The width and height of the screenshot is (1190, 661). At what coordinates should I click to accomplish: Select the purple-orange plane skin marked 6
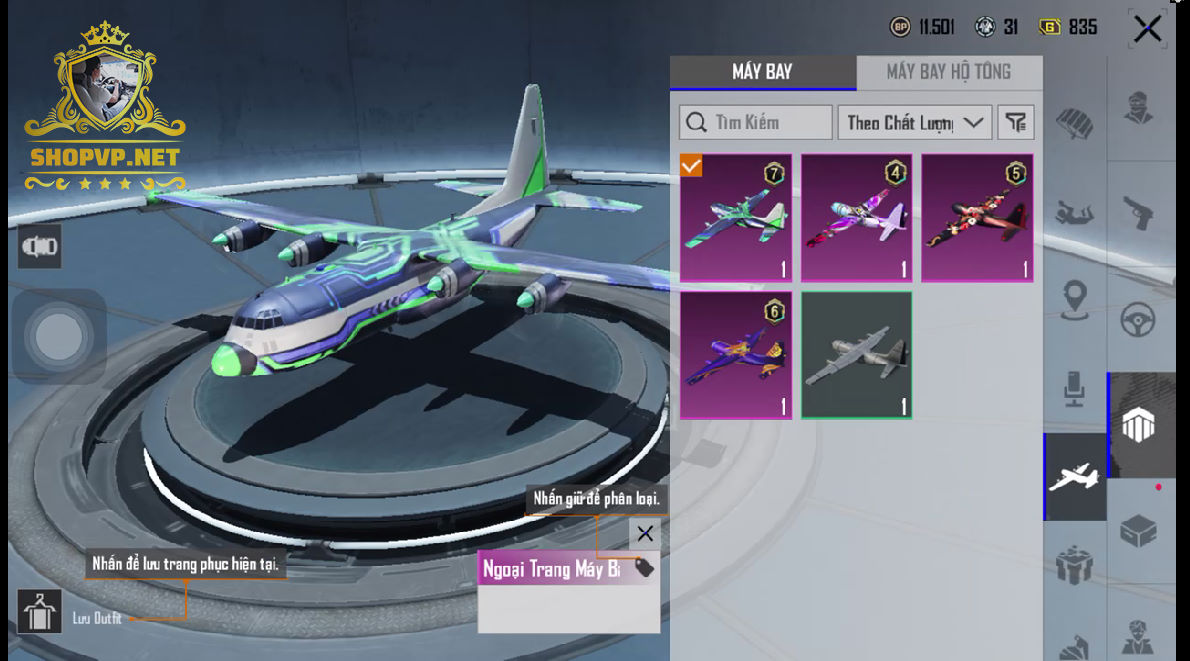click(x=736, y=355)
